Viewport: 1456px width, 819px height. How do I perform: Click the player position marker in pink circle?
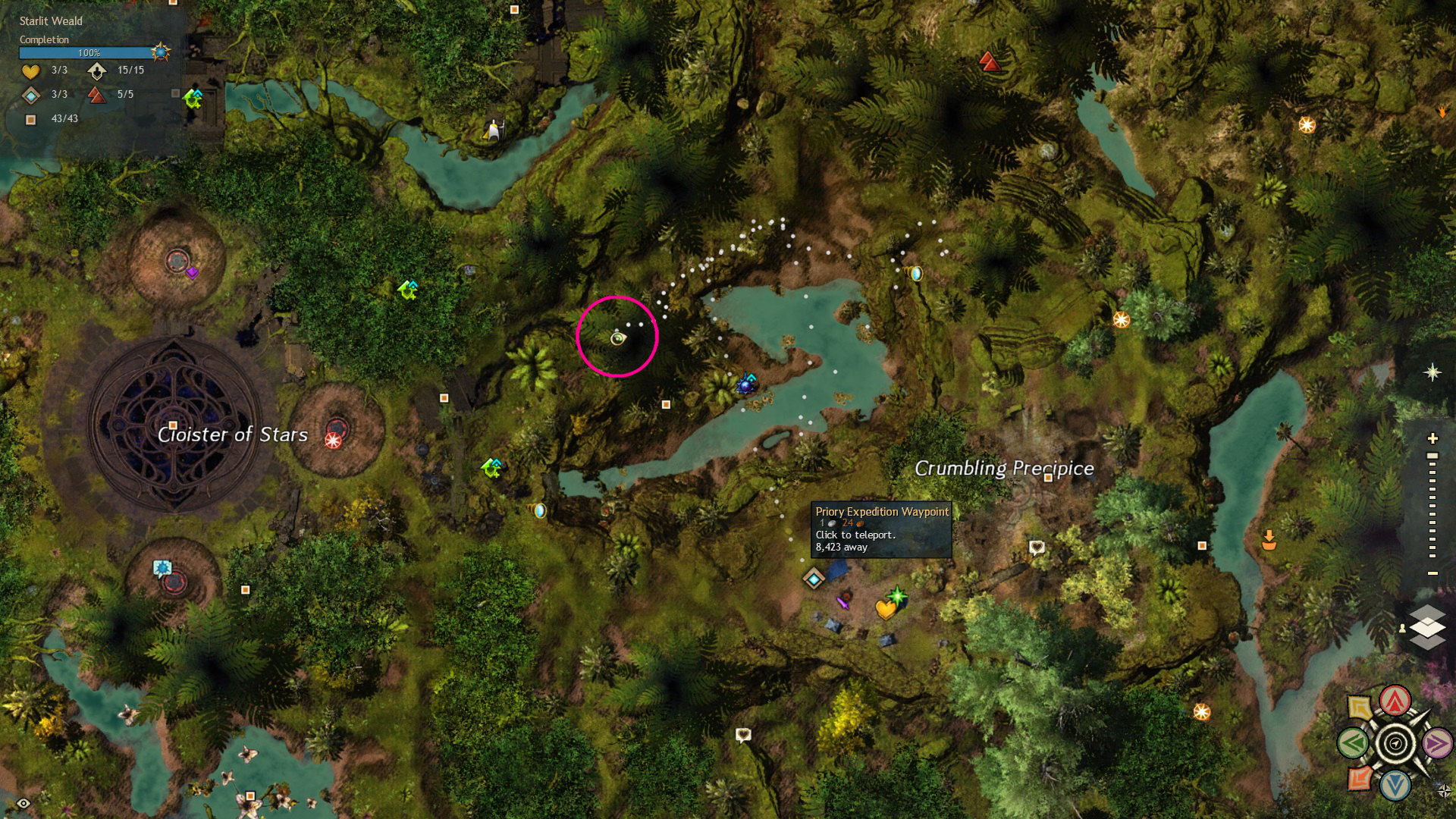[x=618, y=338]
